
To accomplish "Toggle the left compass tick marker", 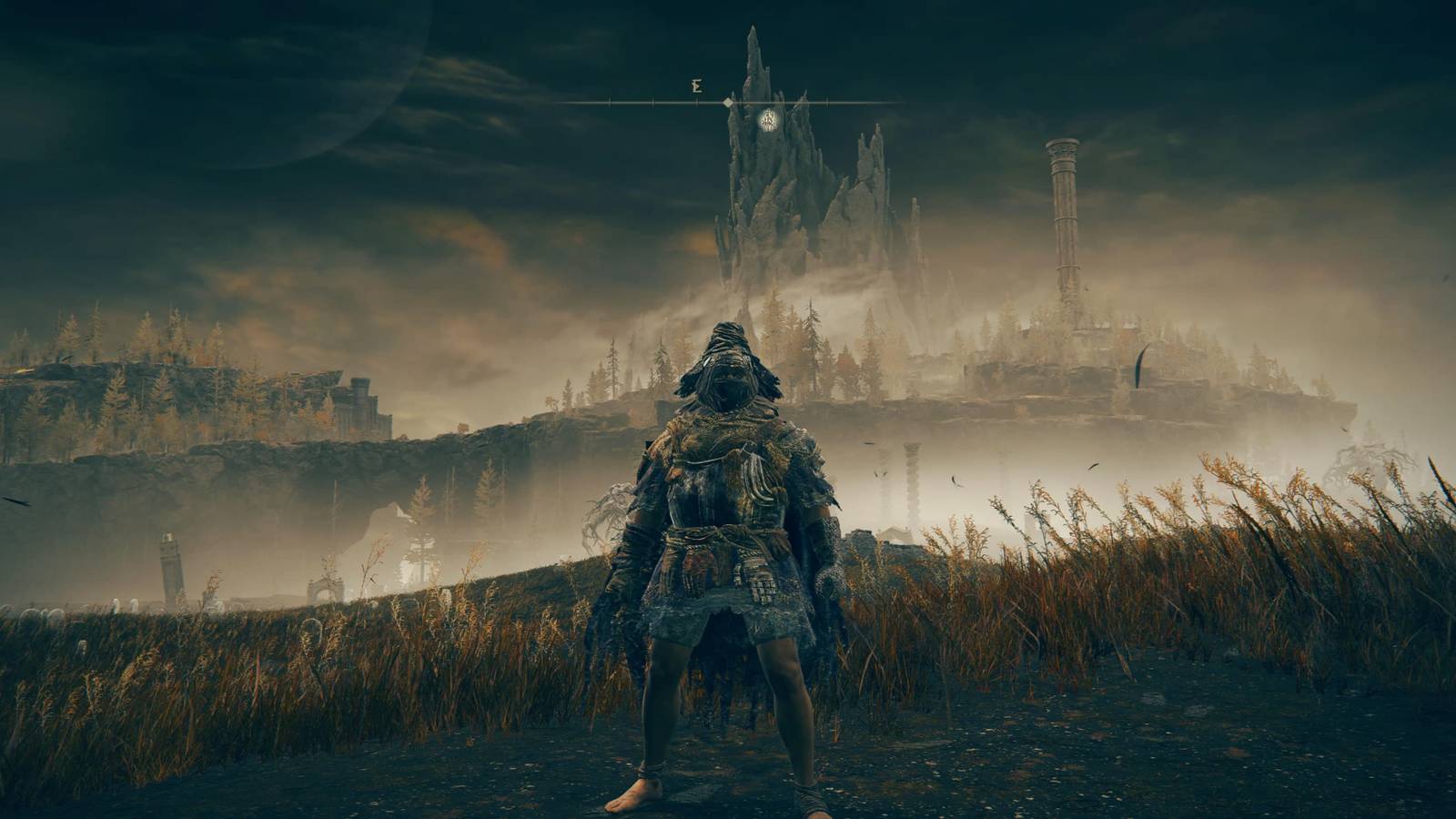I will (610, 102).
